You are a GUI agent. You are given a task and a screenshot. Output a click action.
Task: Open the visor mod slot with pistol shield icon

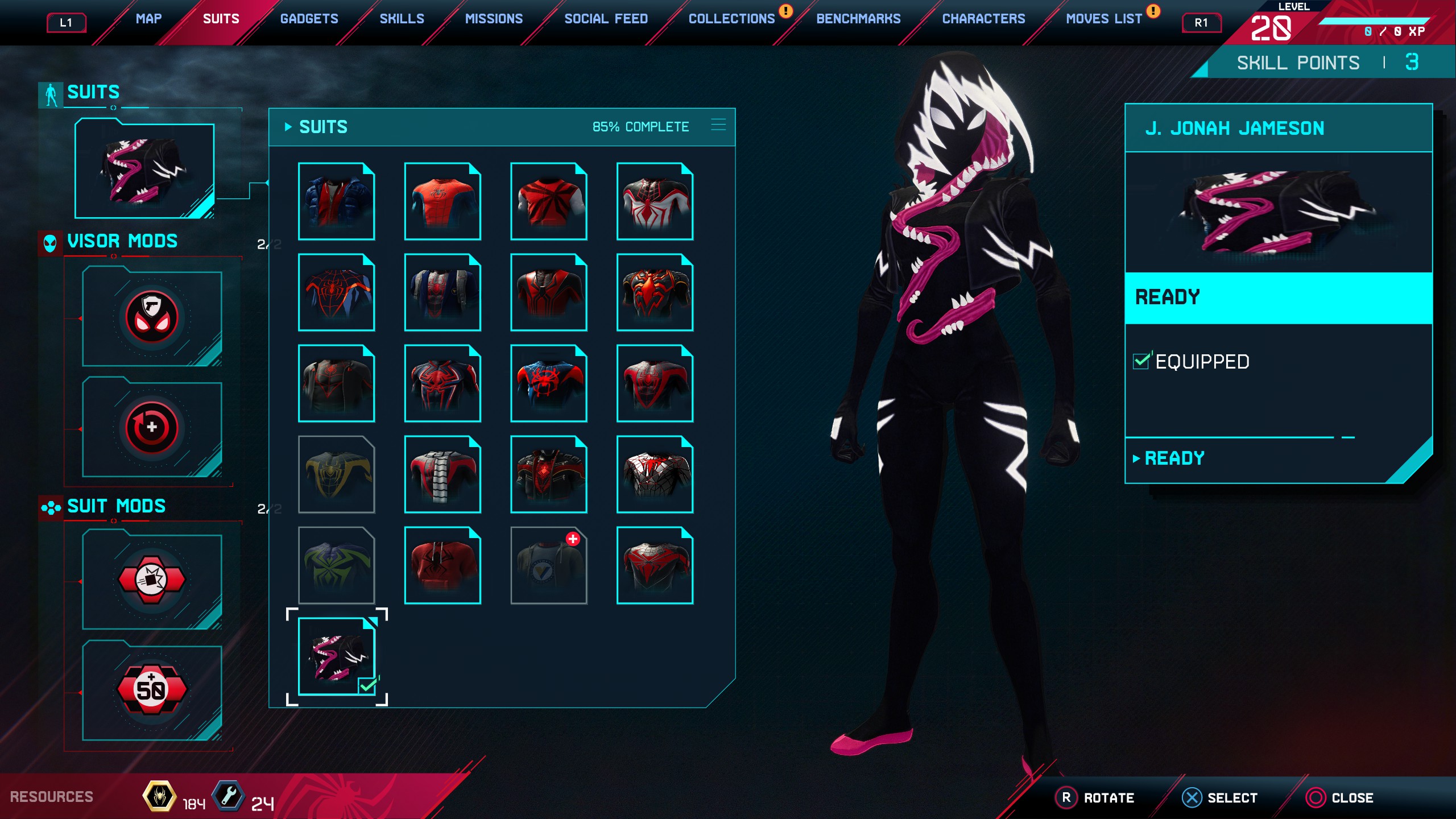tap(152, 317)
